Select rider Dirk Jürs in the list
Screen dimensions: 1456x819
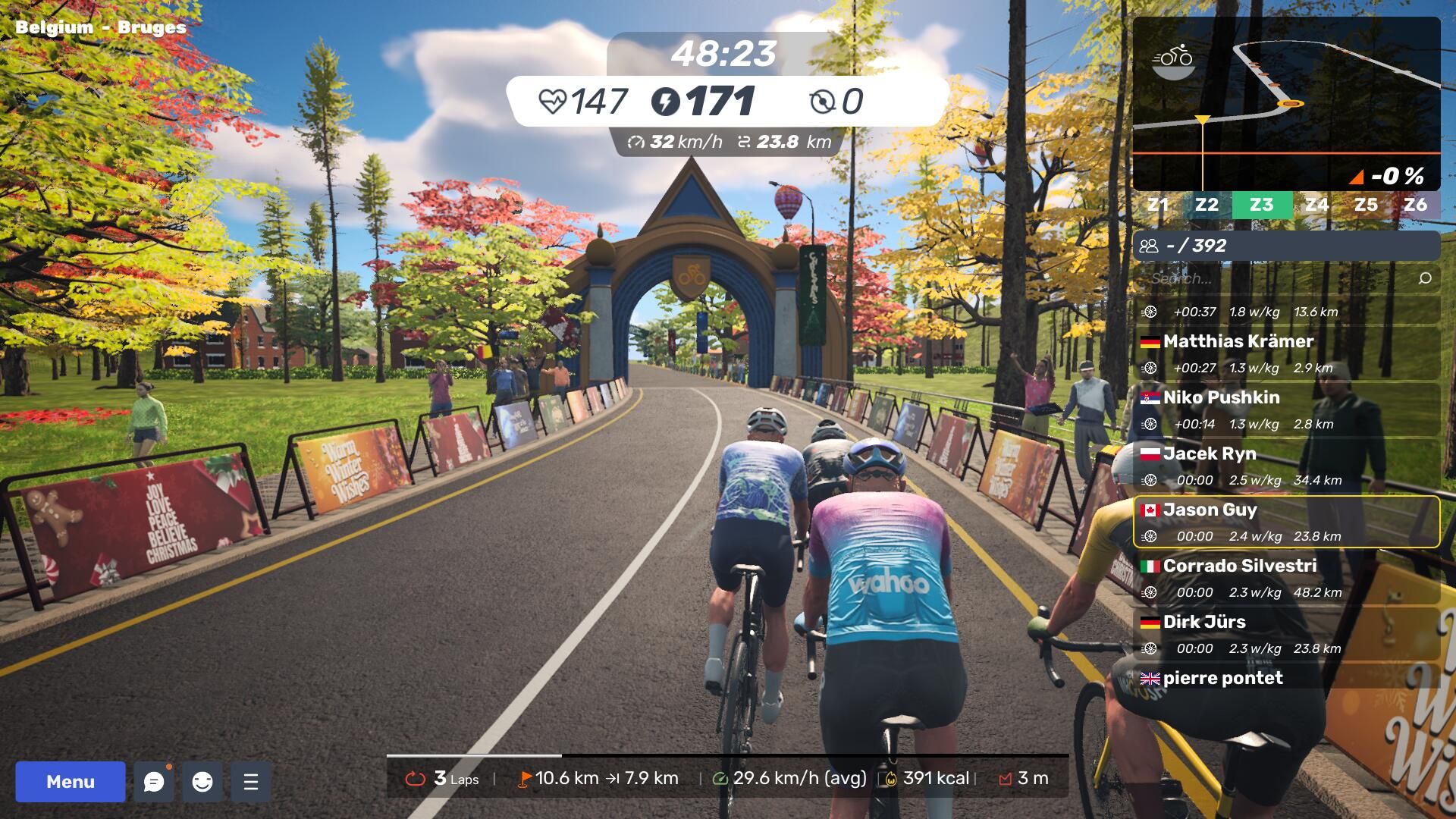coord(1286,635)
